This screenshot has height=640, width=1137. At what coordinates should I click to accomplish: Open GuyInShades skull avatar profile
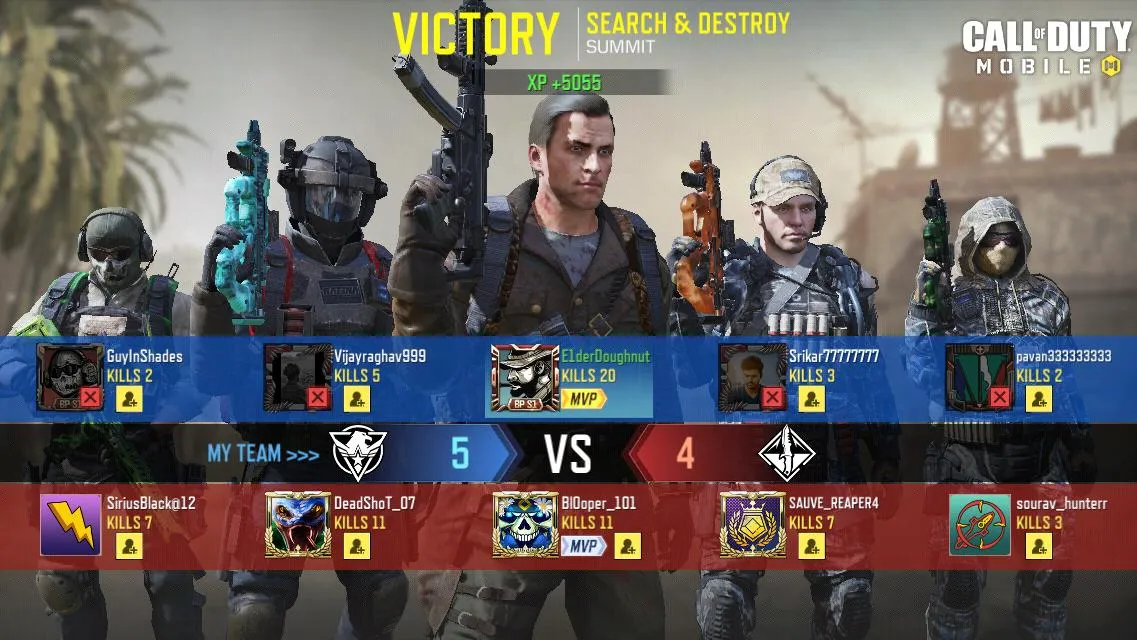(x=70, y=378)
